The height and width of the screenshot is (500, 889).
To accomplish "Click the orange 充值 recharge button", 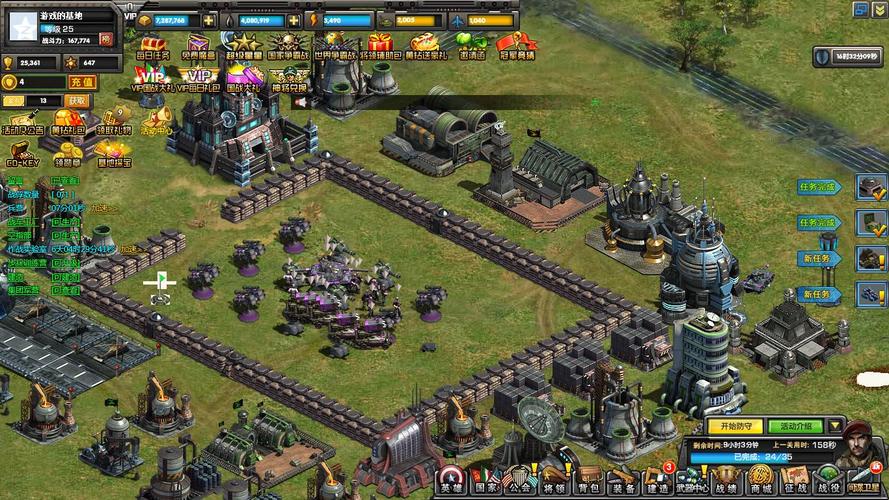I will 82,82.
